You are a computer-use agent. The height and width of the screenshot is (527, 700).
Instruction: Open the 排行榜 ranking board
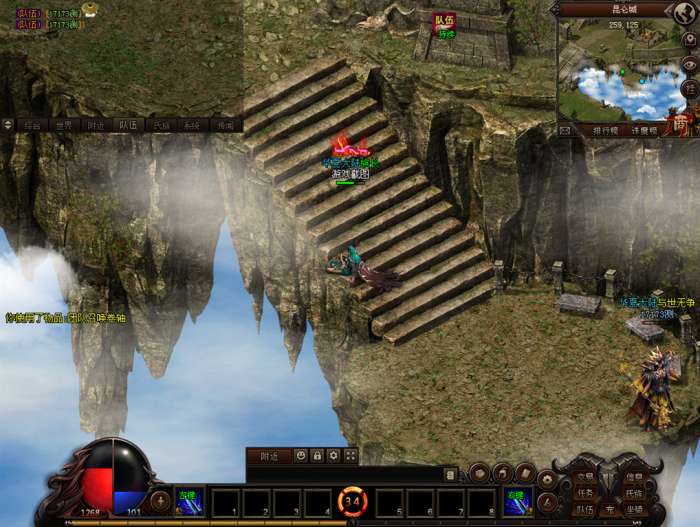(x=606, y=130)
